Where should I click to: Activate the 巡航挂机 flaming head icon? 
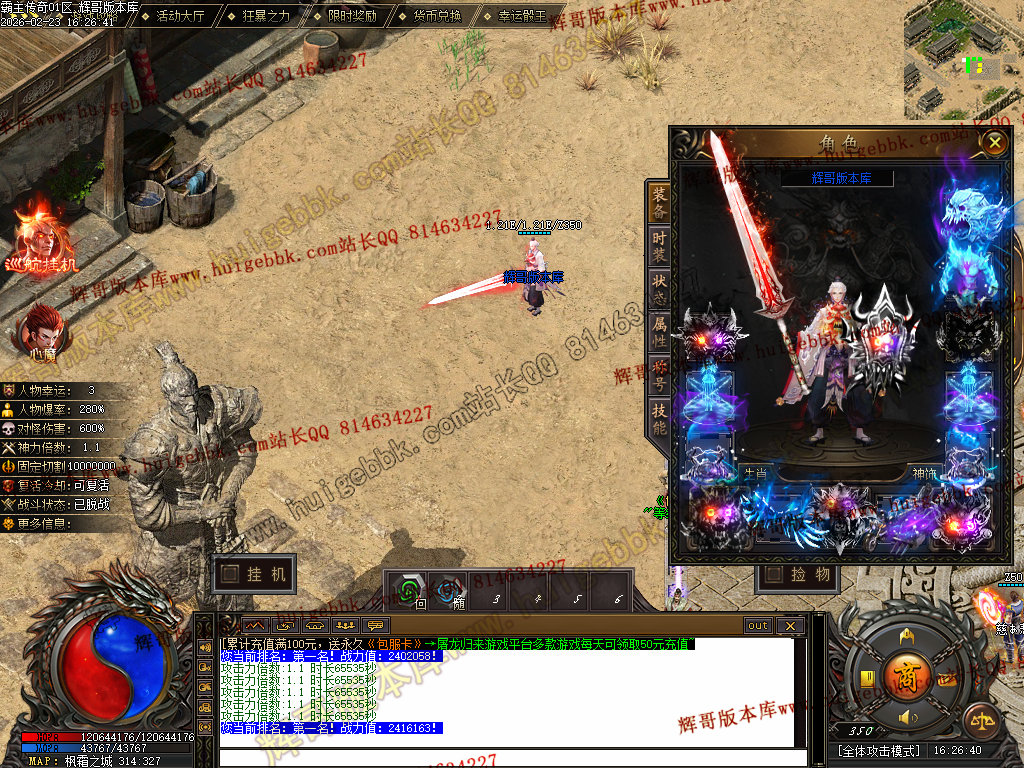pyautogui.click(x=40, y=236)
